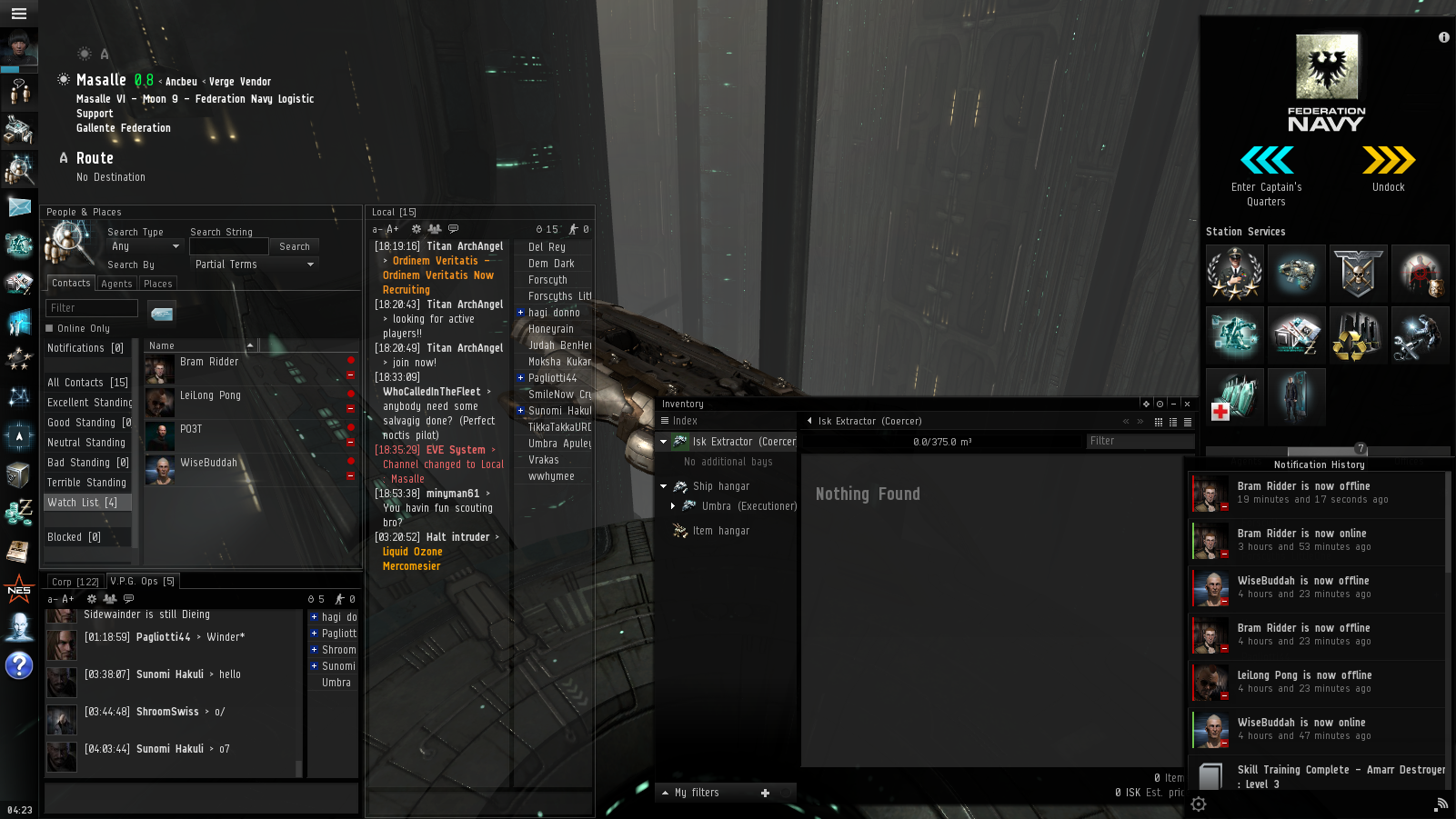This screenshot has height=819, width=1456.
Task: Add a new inventory filter
Action: (765, 793)
